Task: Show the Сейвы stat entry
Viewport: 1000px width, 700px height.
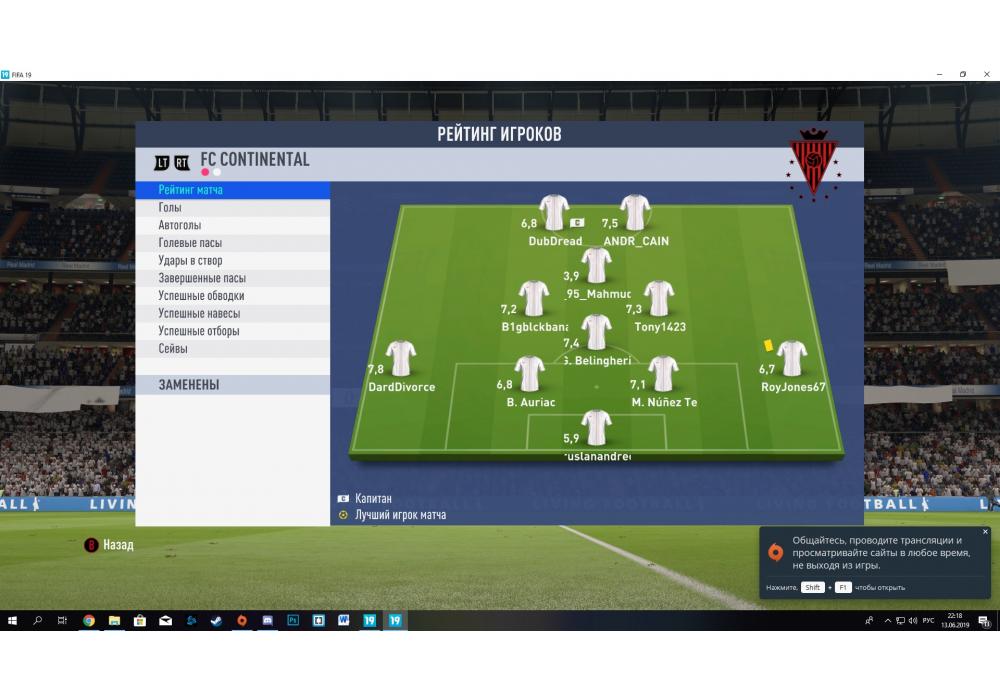Action: point(173,349)
